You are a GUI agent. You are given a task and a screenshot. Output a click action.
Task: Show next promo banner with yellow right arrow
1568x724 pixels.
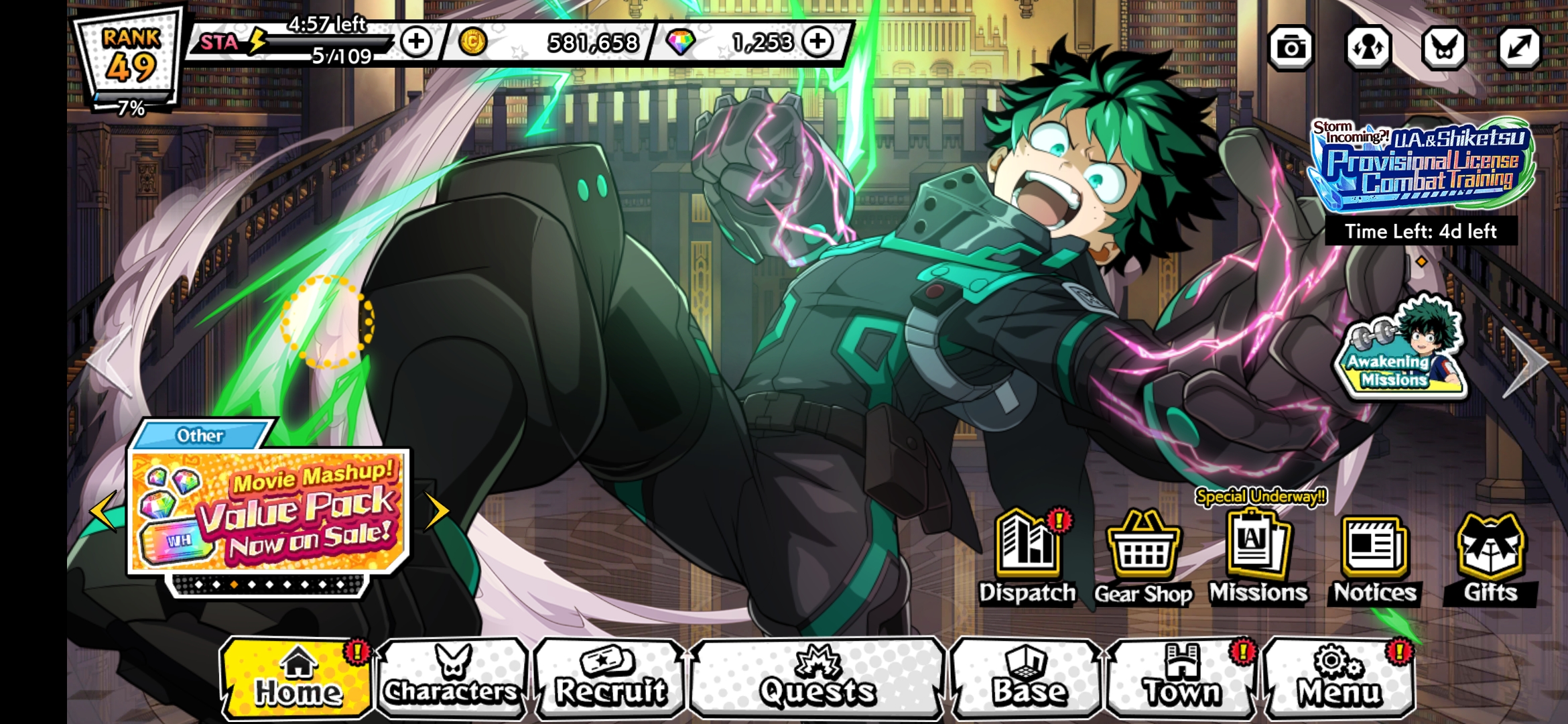(x=436, y=511)
